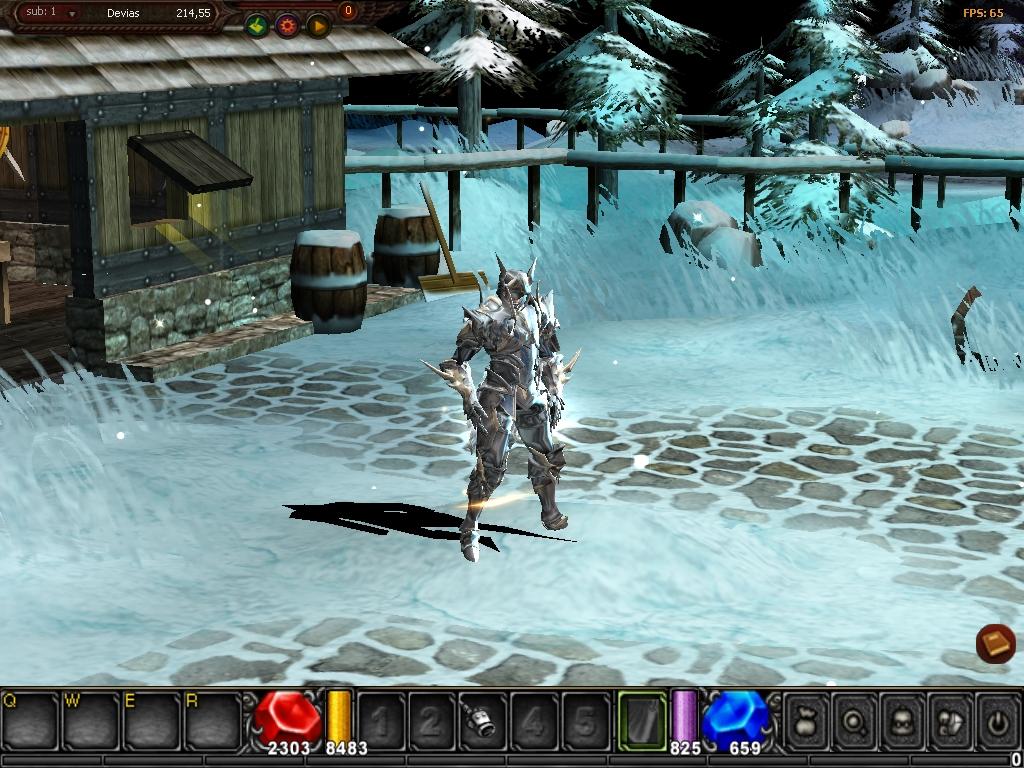Select hotbar slot number 5
Viewport: 1024px width, 768px height.
[x=585, y=720]
